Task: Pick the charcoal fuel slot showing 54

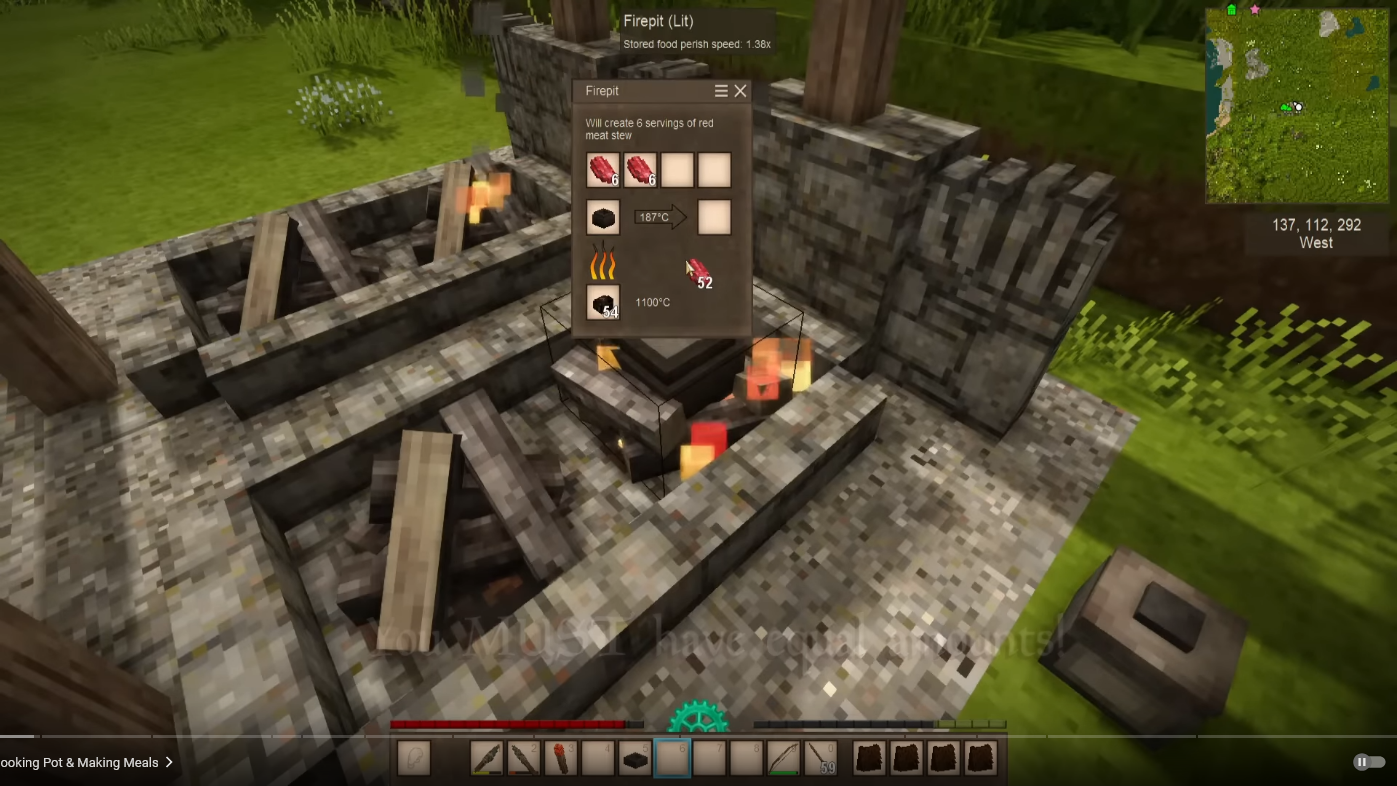Action: point(603,302)
